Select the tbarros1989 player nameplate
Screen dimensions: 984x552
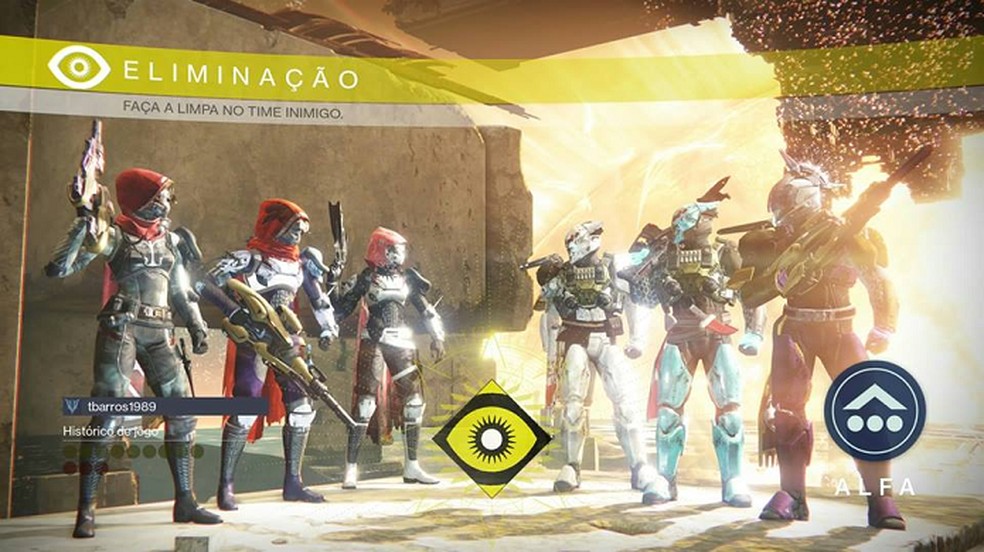click(163, 406)
